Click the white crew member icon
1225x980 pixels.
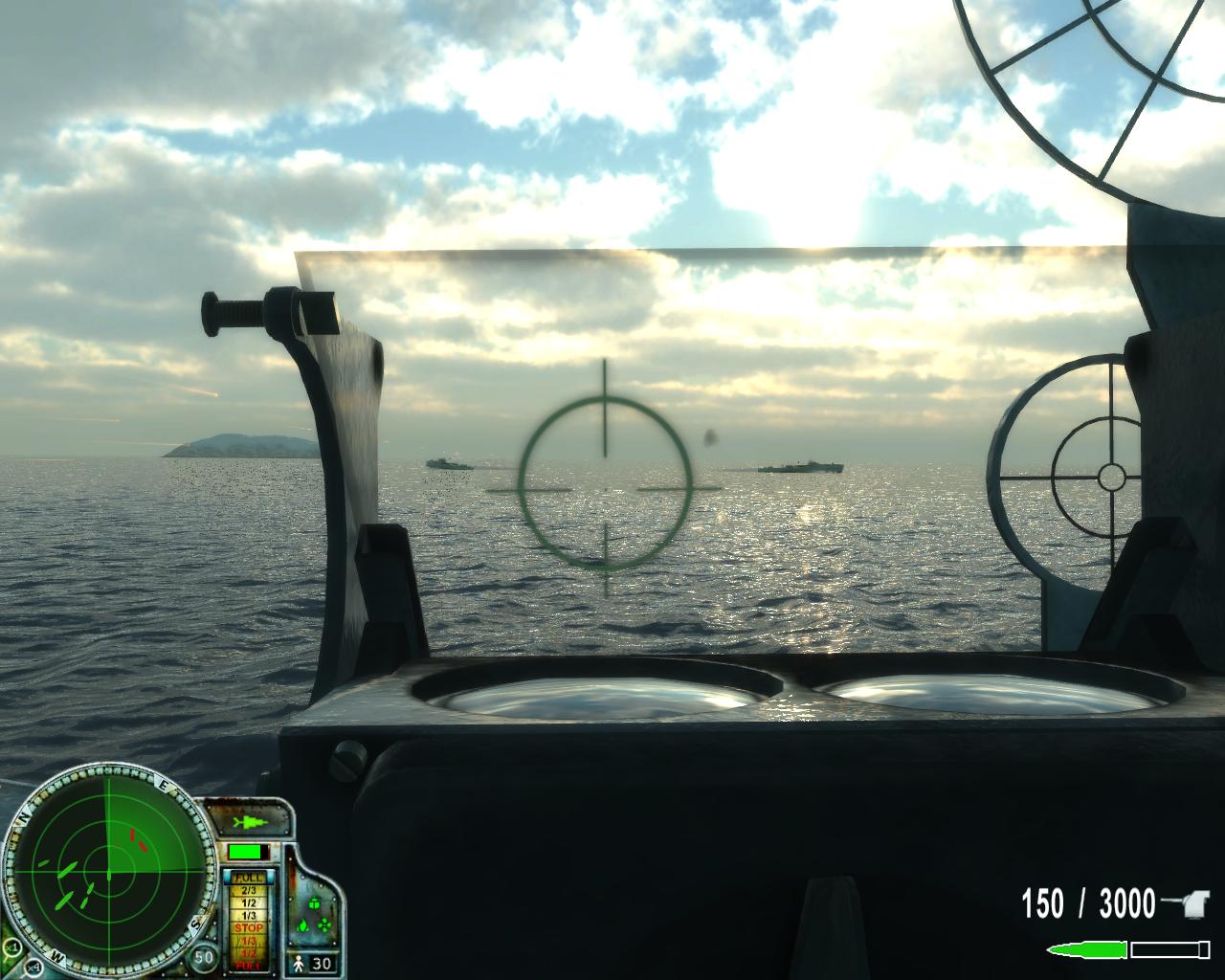(x=298, y=963)
